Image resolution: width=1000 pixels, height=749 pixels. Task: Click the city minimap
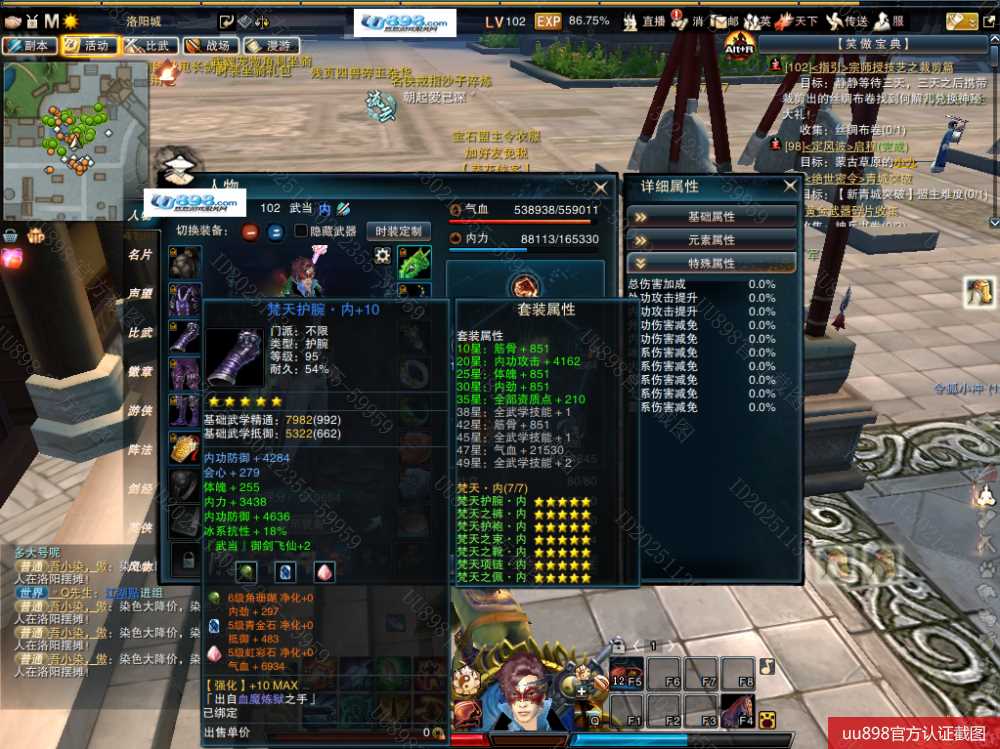(x=73, y=125)
